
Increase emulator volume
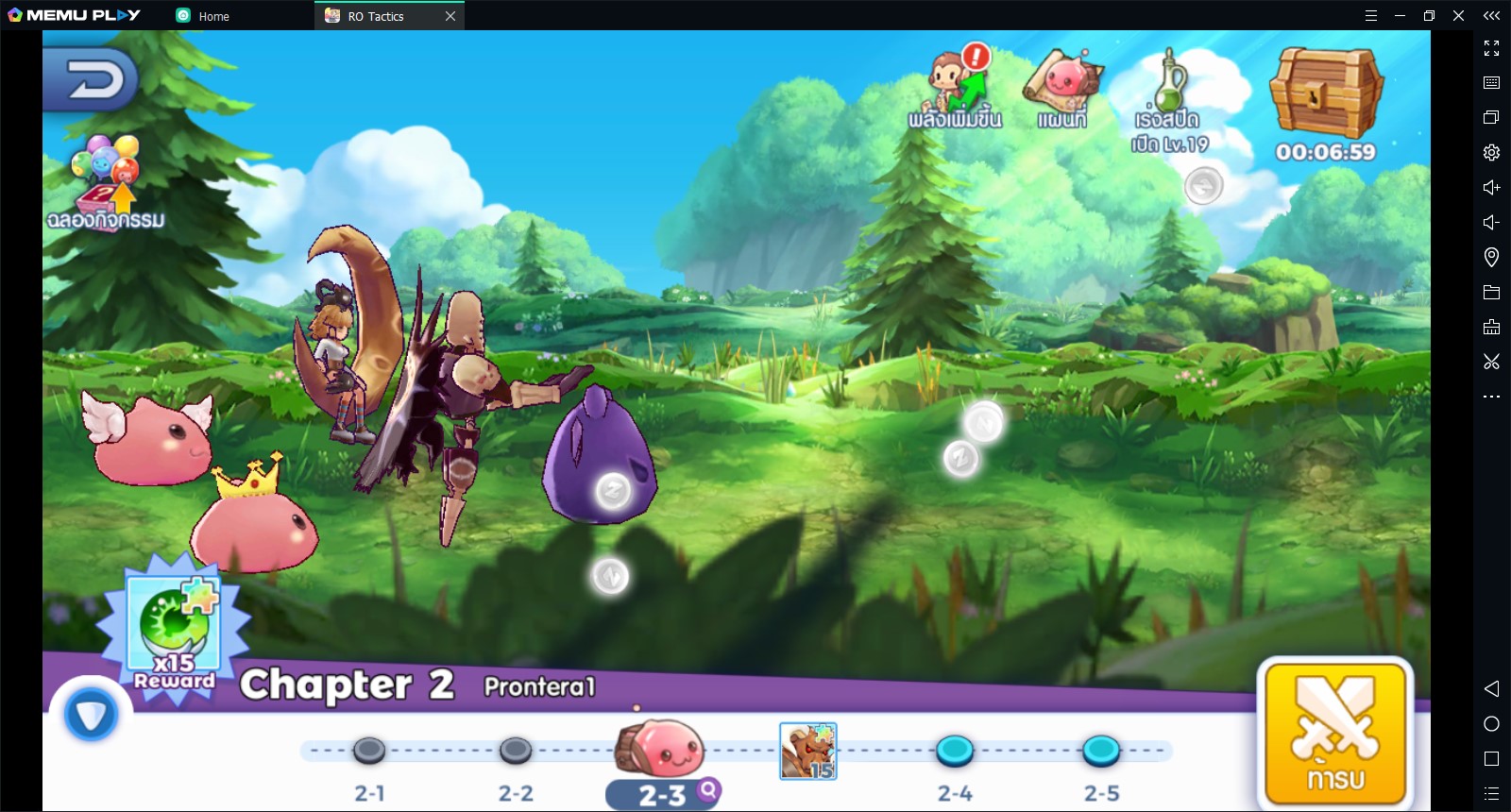click(1490, 187)
